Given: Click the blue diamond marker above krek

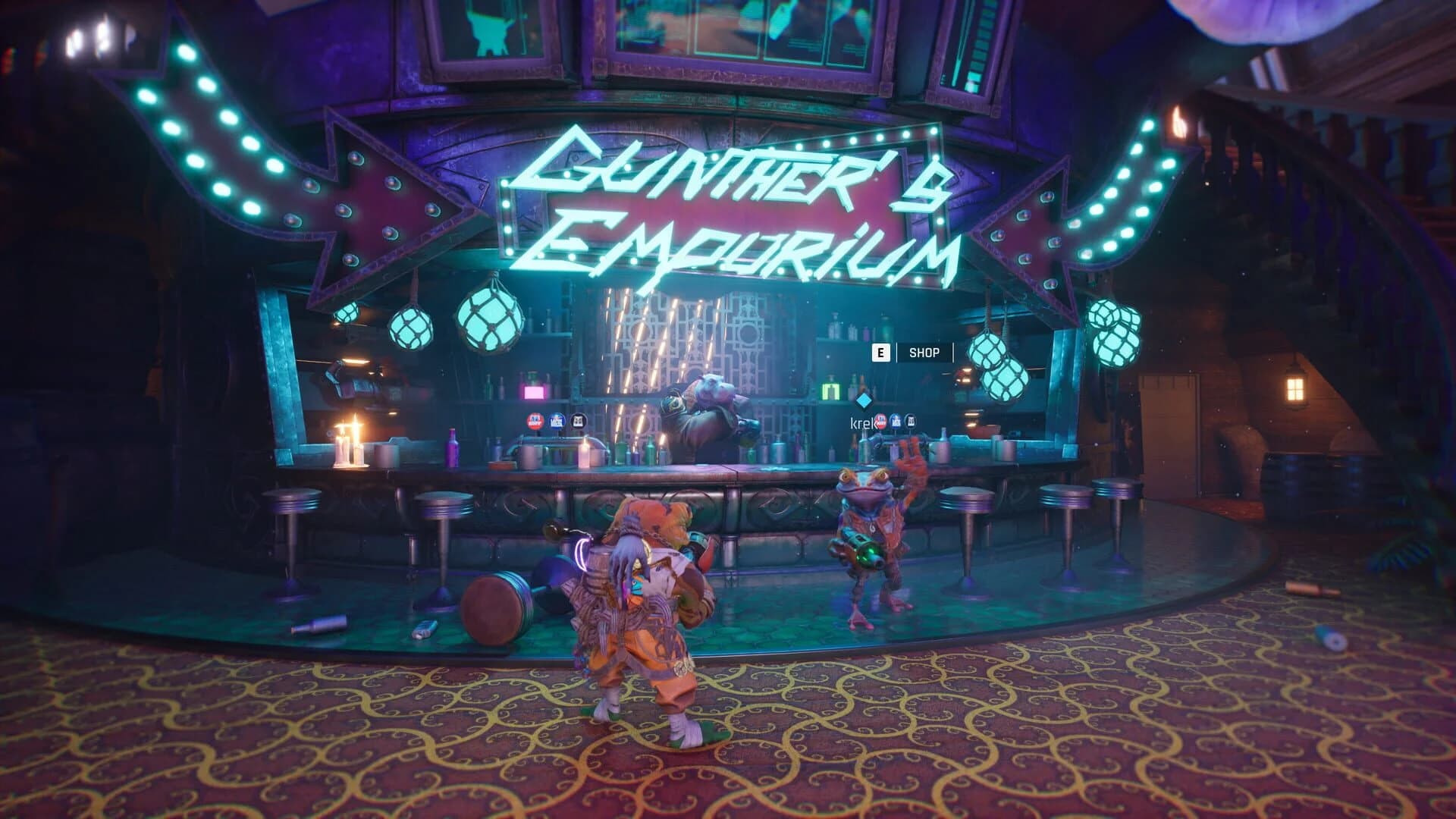Looking at the screenshot, I should 864,401.
